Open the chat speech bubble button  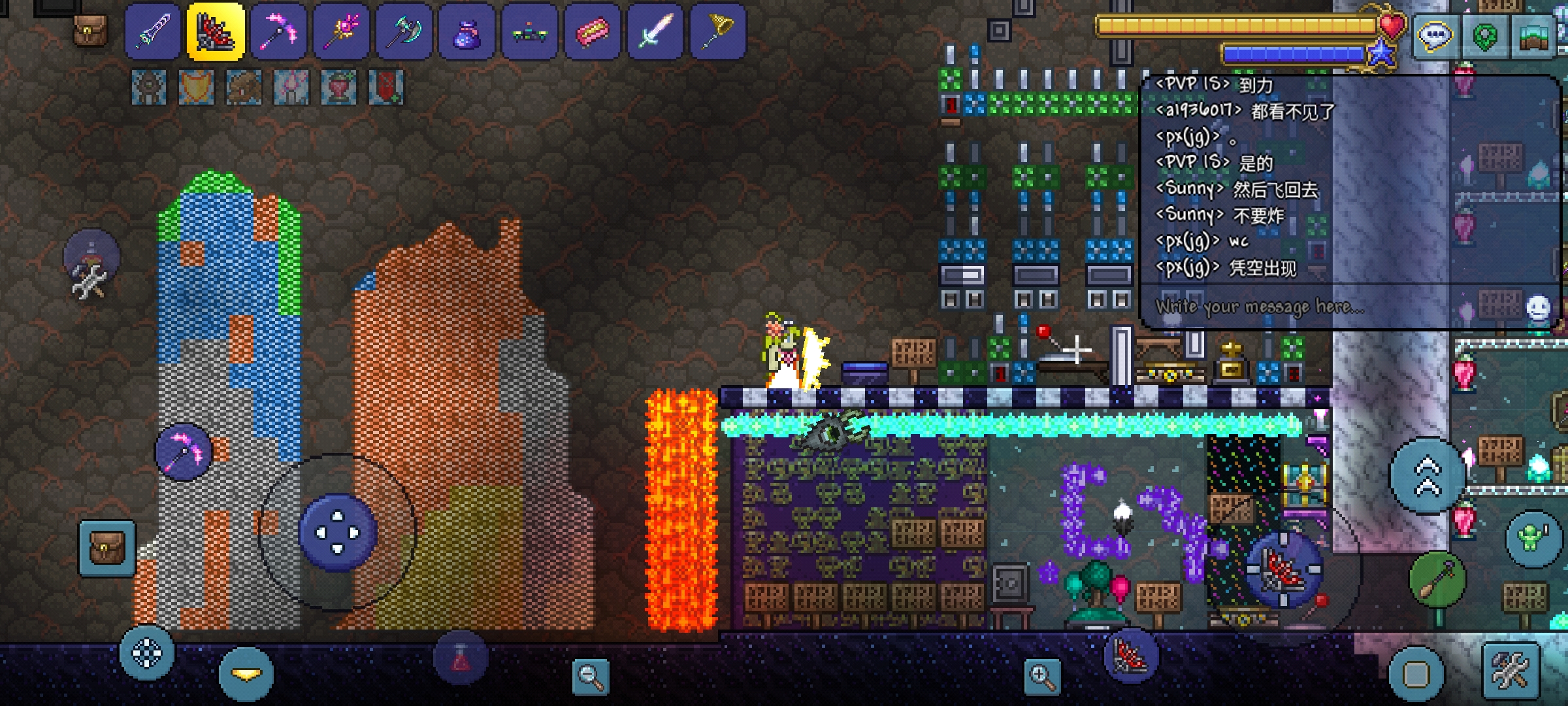coord(1434,36)
